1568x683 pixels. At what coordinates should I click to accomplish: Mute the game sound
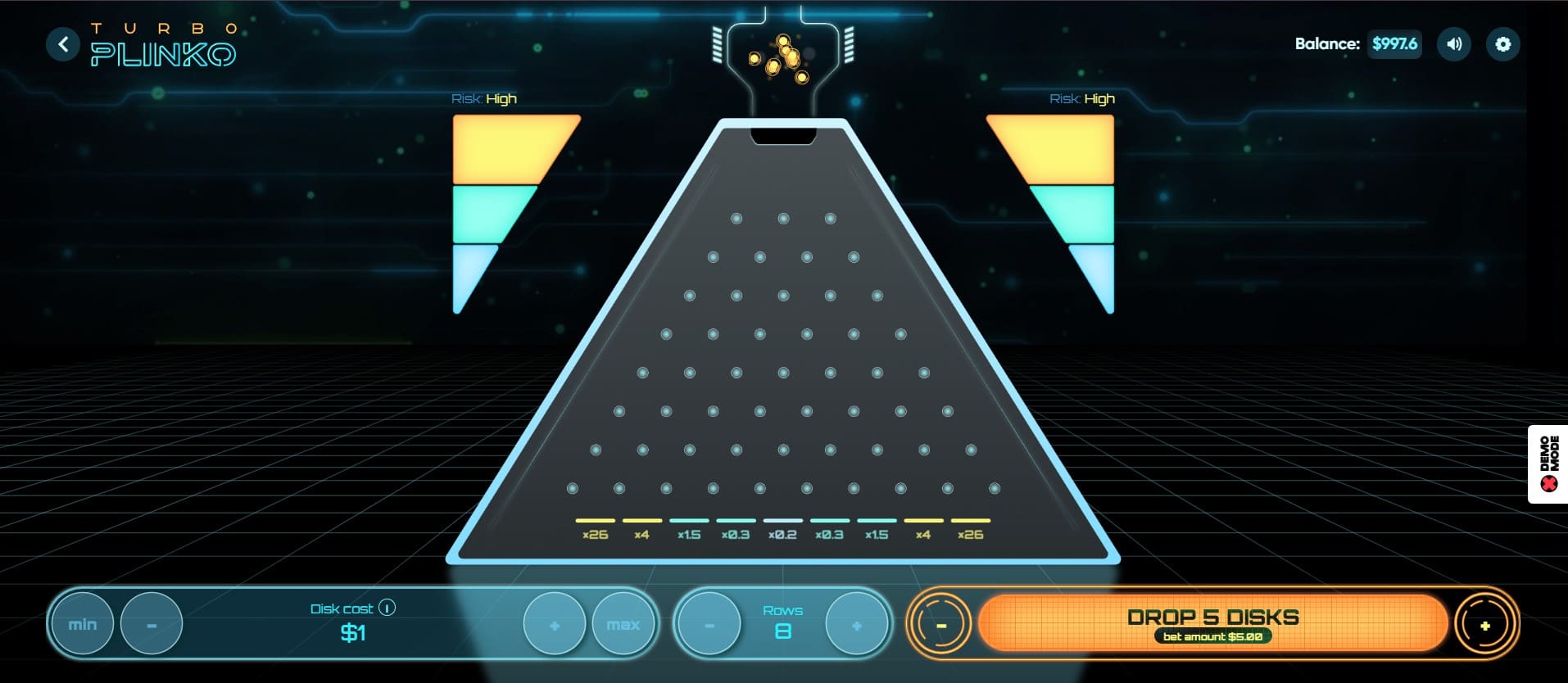click(x=1454, y=44)
